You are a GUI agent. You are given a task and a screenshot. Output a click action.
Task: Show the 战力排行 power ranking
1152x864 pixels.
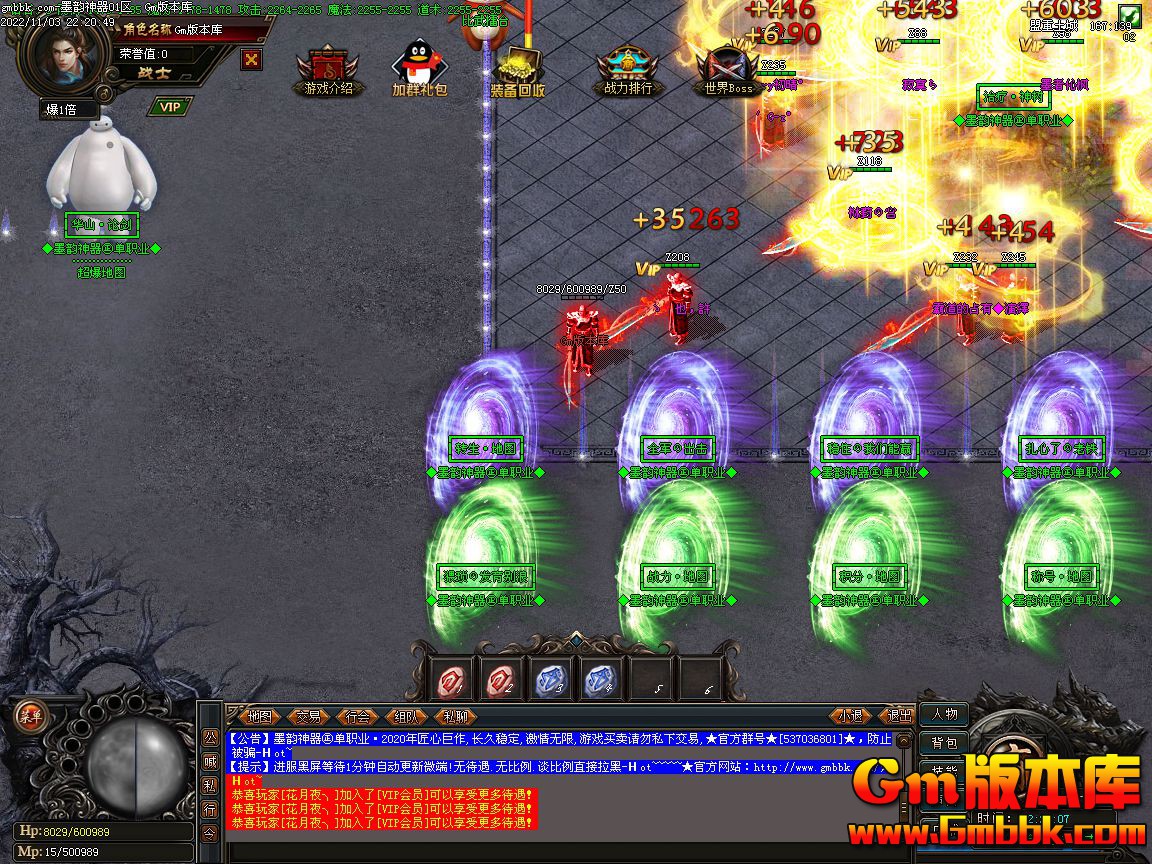[628, 70]
